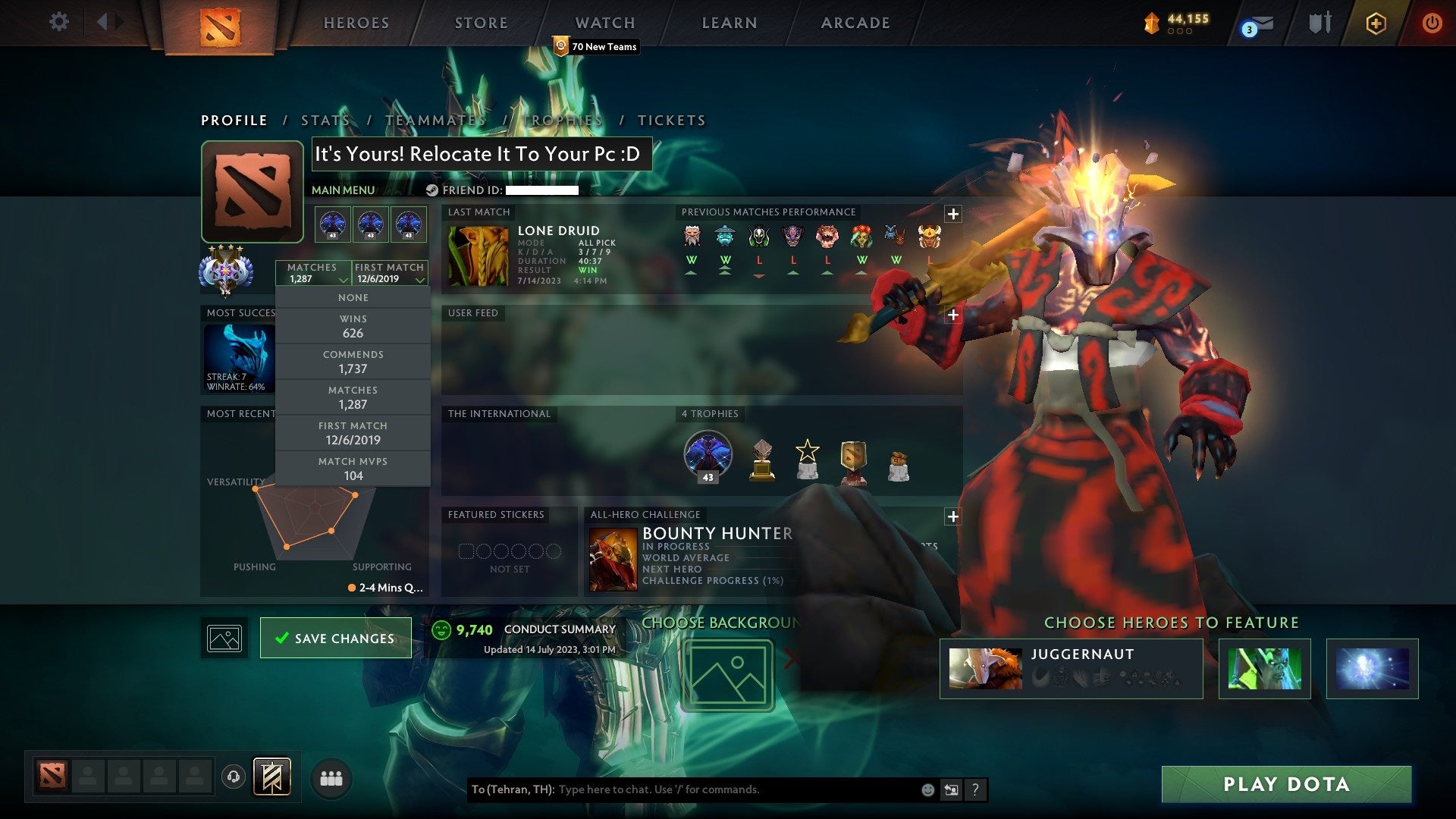Open the Armory shield and sword icon
Screen dimensions: 1456x819
tap(1319, 23)
